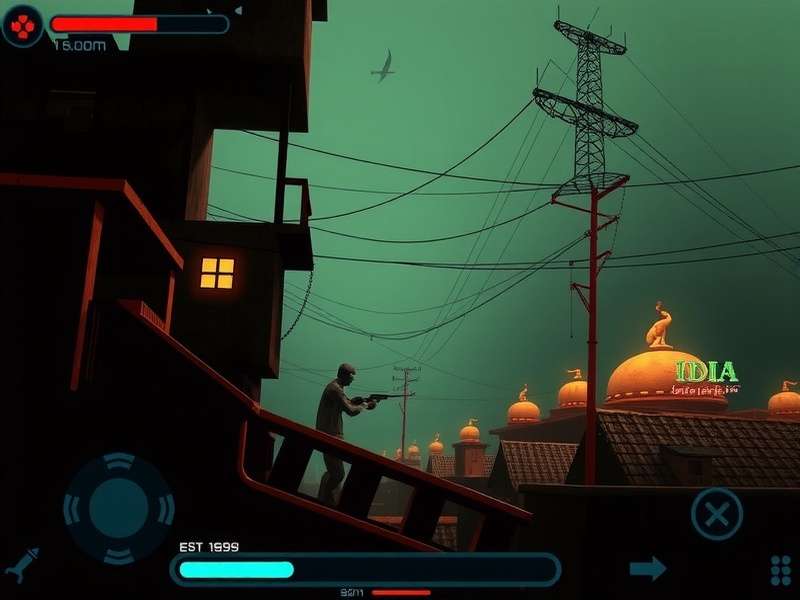
Task: Click the red four-dot circular emblem
Action: (22, 25)
